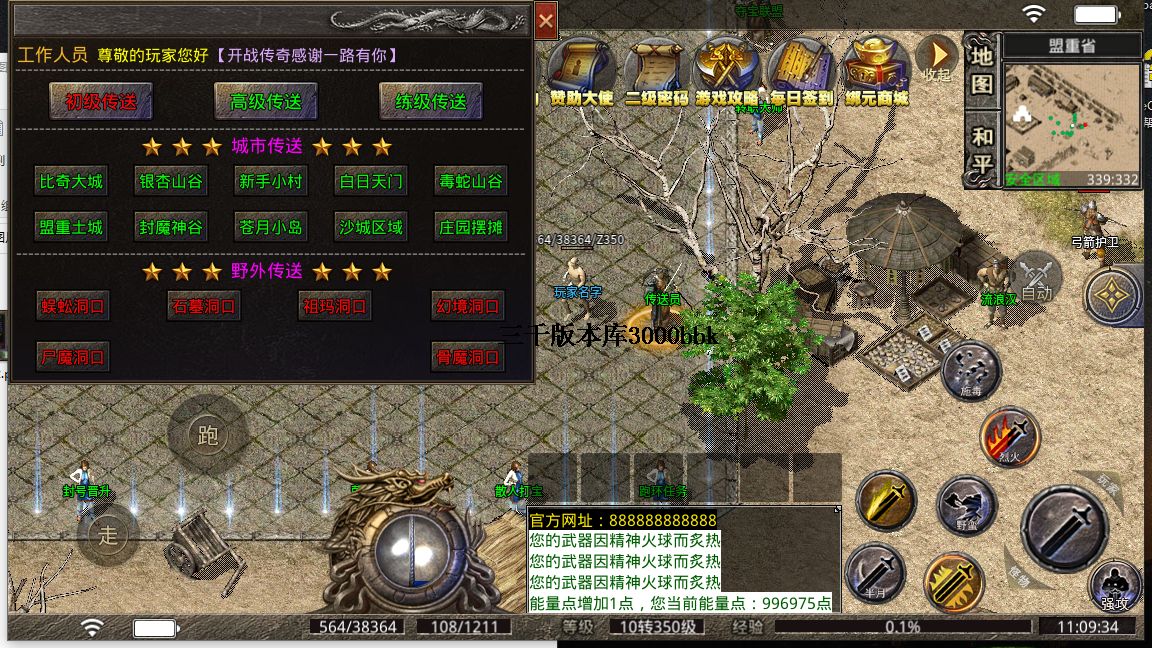
Task: Toggle the 和平 attack mode button
Action: (983, 150)
